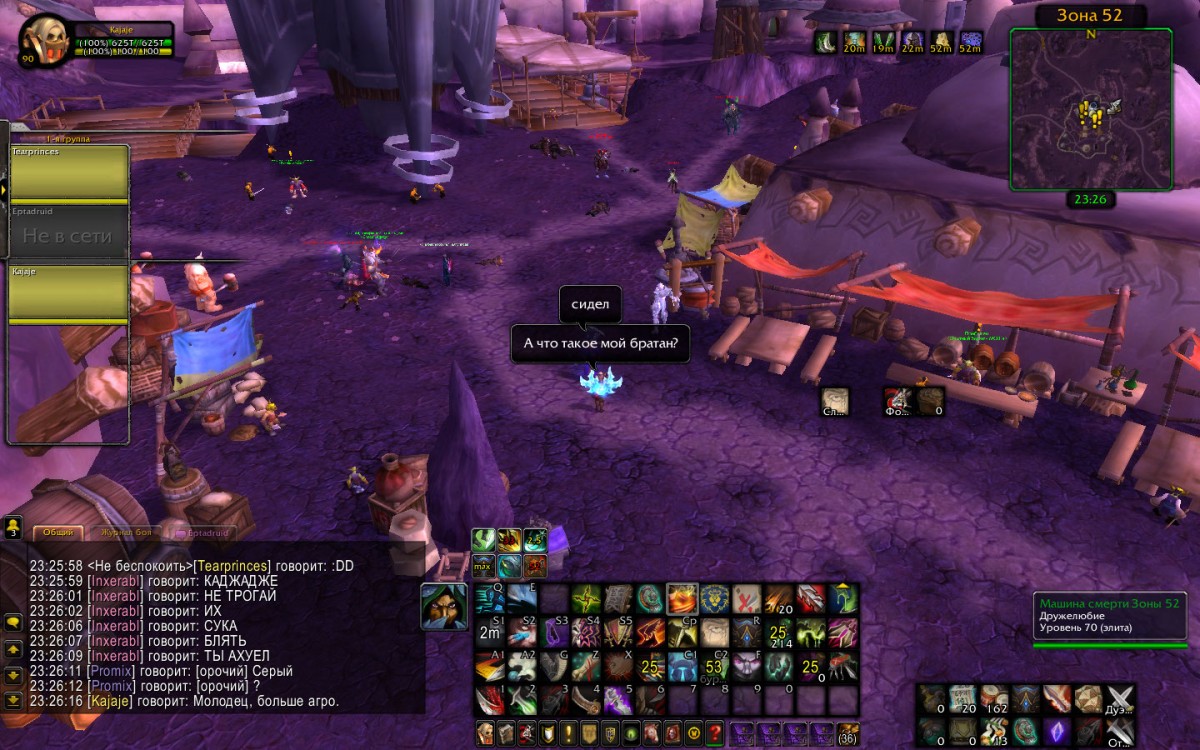The width and height of the screenshot is (1200, 750).
Task: Open the backpack showing 36 free slots
Action: point(848,732)
